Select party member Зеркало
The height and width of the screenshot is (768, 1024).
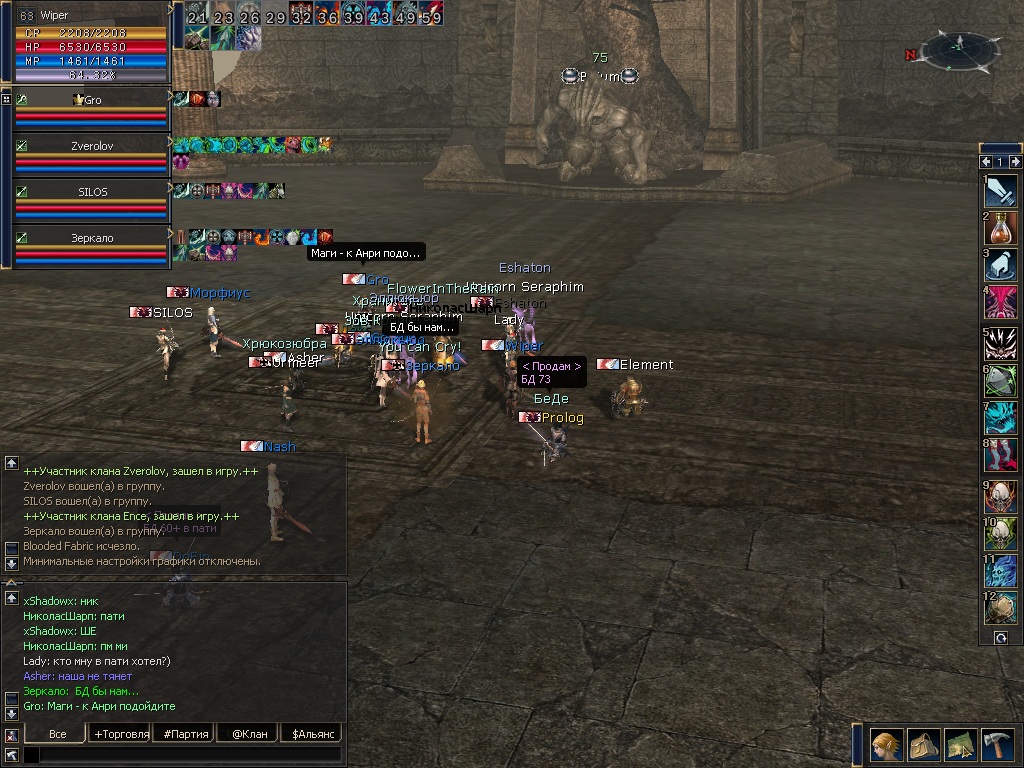(90, 239)
